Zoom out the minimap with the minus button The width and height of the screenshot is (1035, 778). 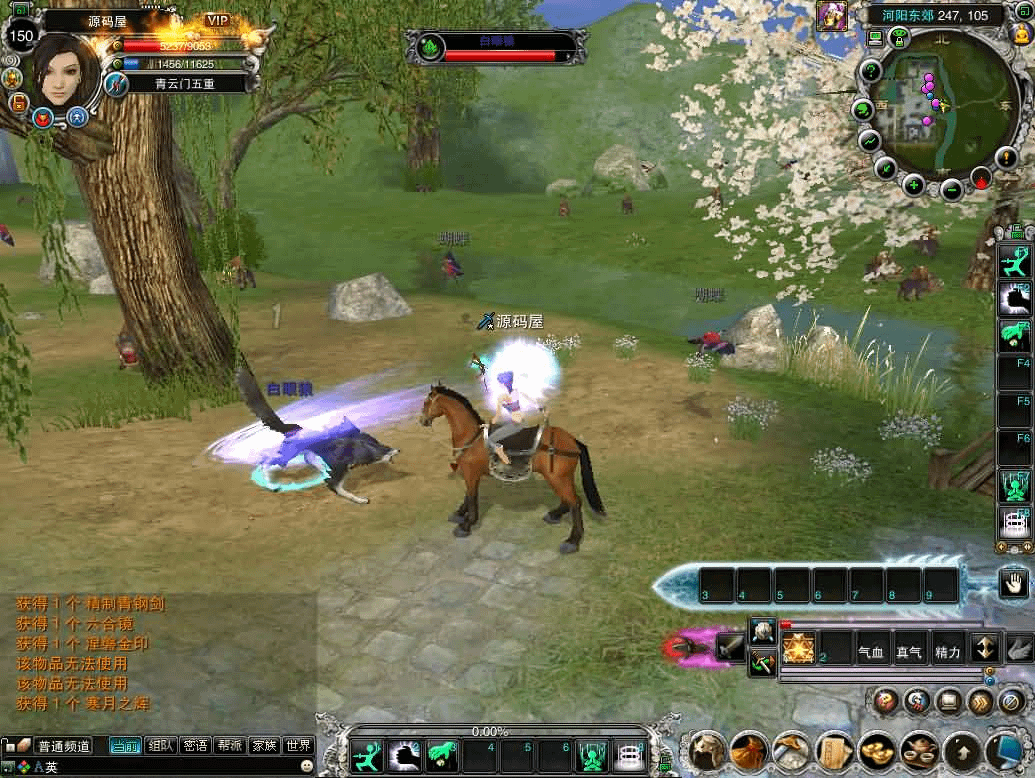point(952,188)
